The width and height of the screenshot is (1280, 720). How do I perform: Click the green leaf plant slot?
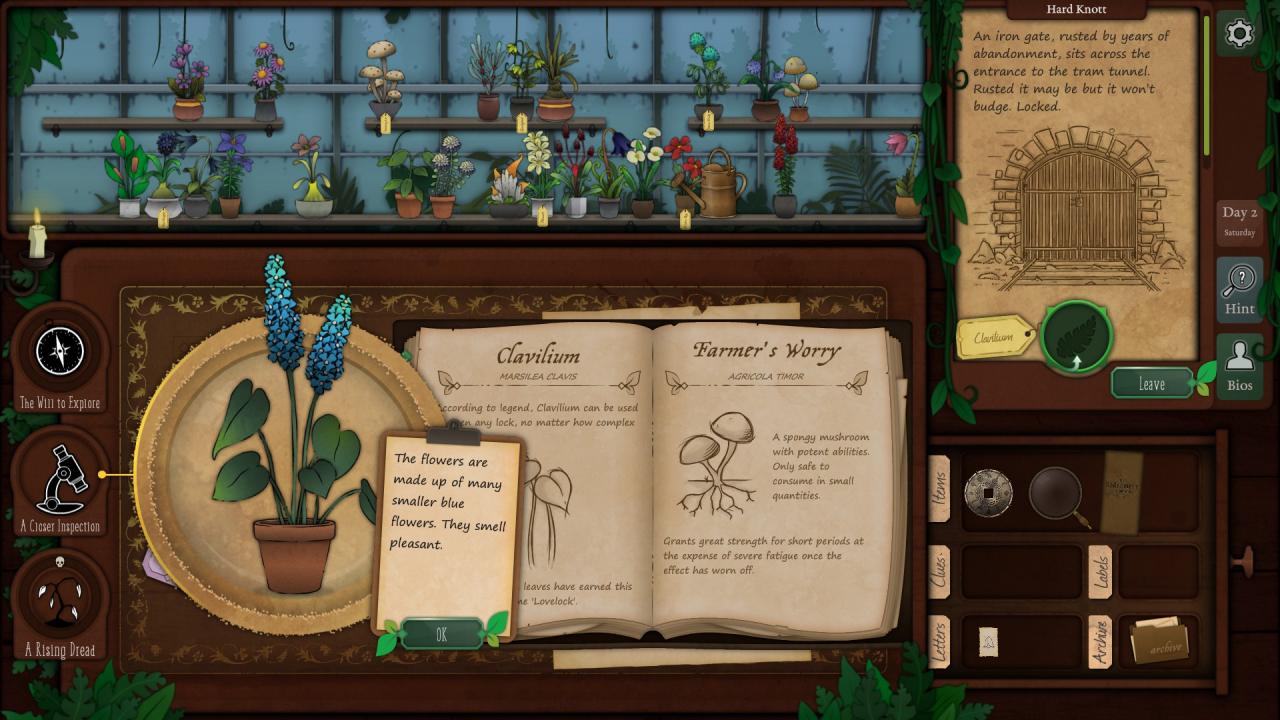[1076, 337]
